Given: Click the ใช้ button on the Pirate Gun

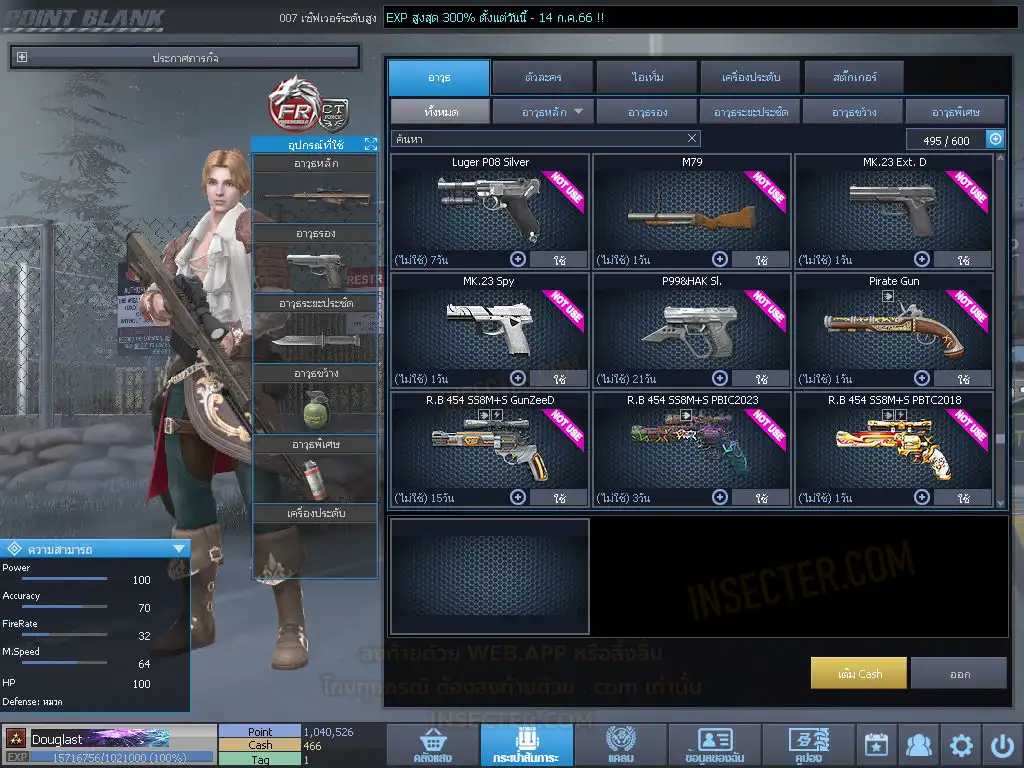Looking at the screenshot, I should click(x=962, y=379).
